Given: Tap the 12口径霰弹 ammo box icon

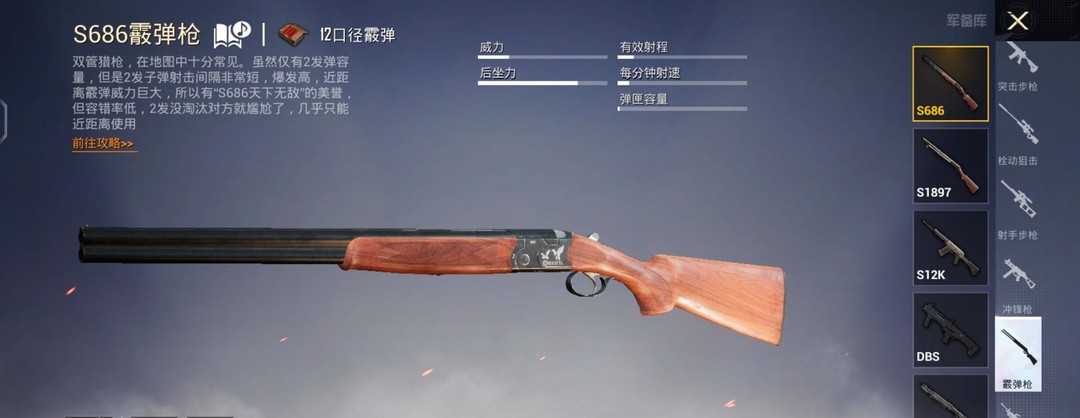Looking at the screenshot, I should click(294, 35).
